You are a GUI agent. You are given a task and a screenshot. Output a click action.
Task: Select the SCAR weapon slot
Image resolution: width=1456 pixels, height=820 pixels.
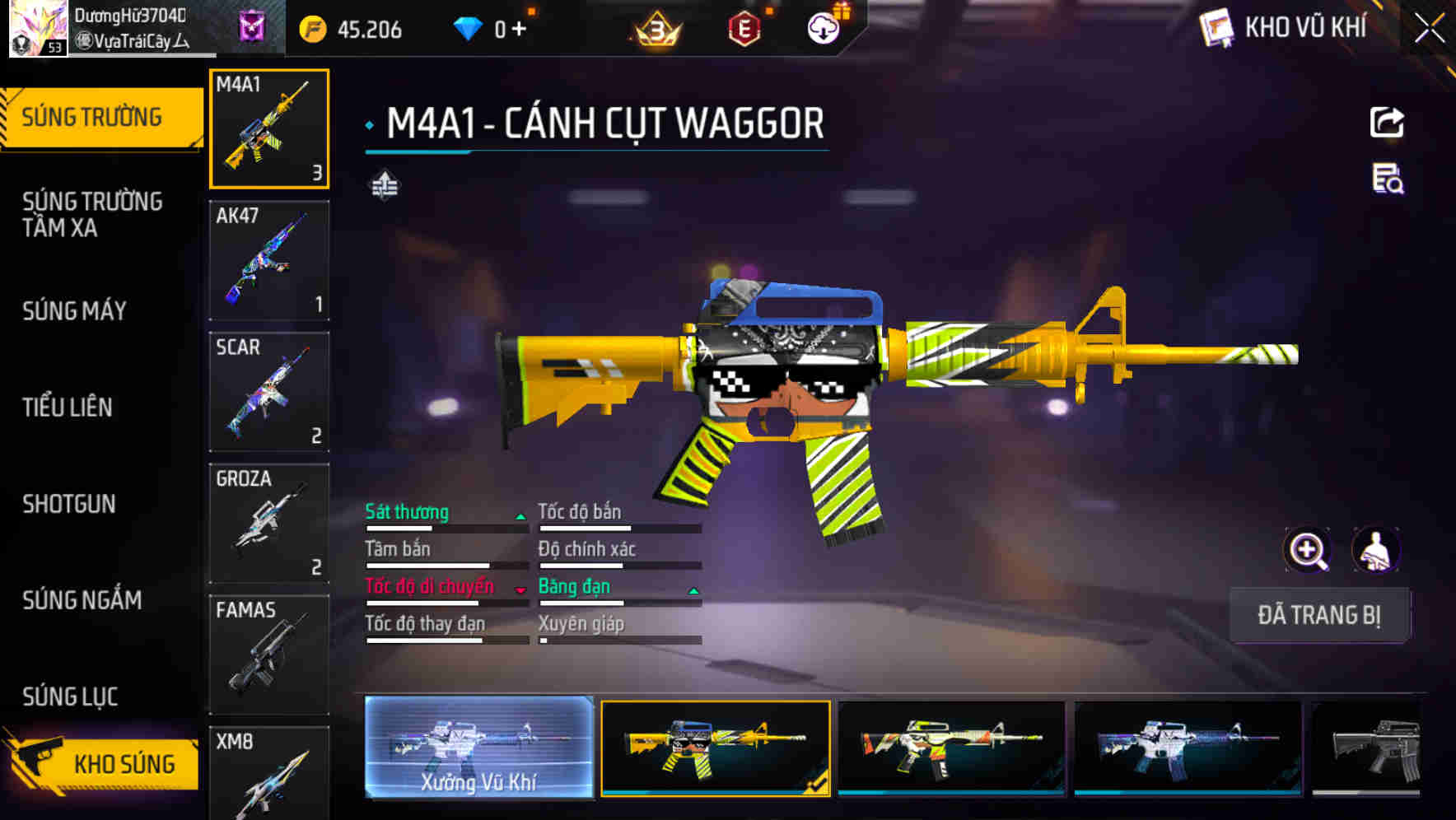[269, 392]
